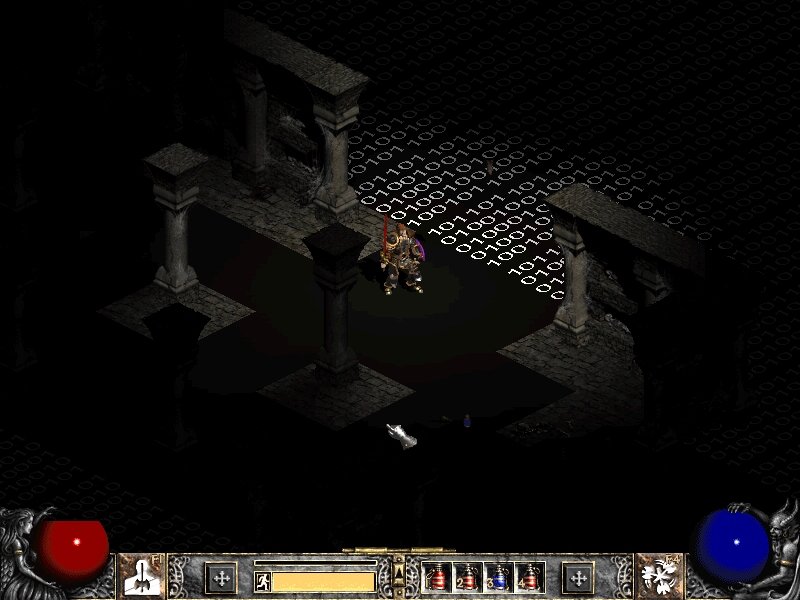Drink the red healing potion in belt slot 1
Viewport: 800px width, 600px height.
[437, 577]
